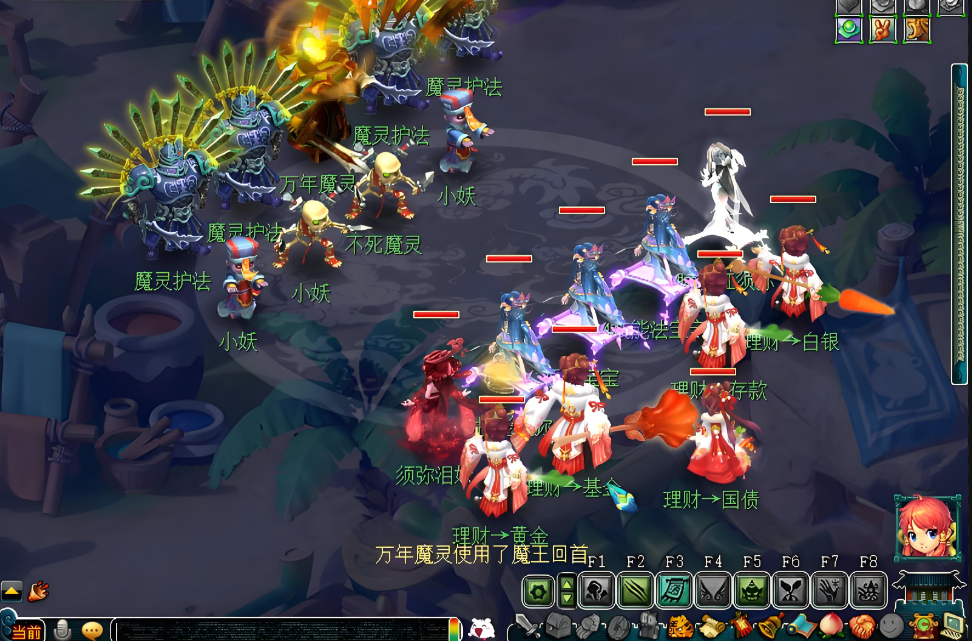Click the chat input box
This screenshot has width=972, height=641.
280,630
